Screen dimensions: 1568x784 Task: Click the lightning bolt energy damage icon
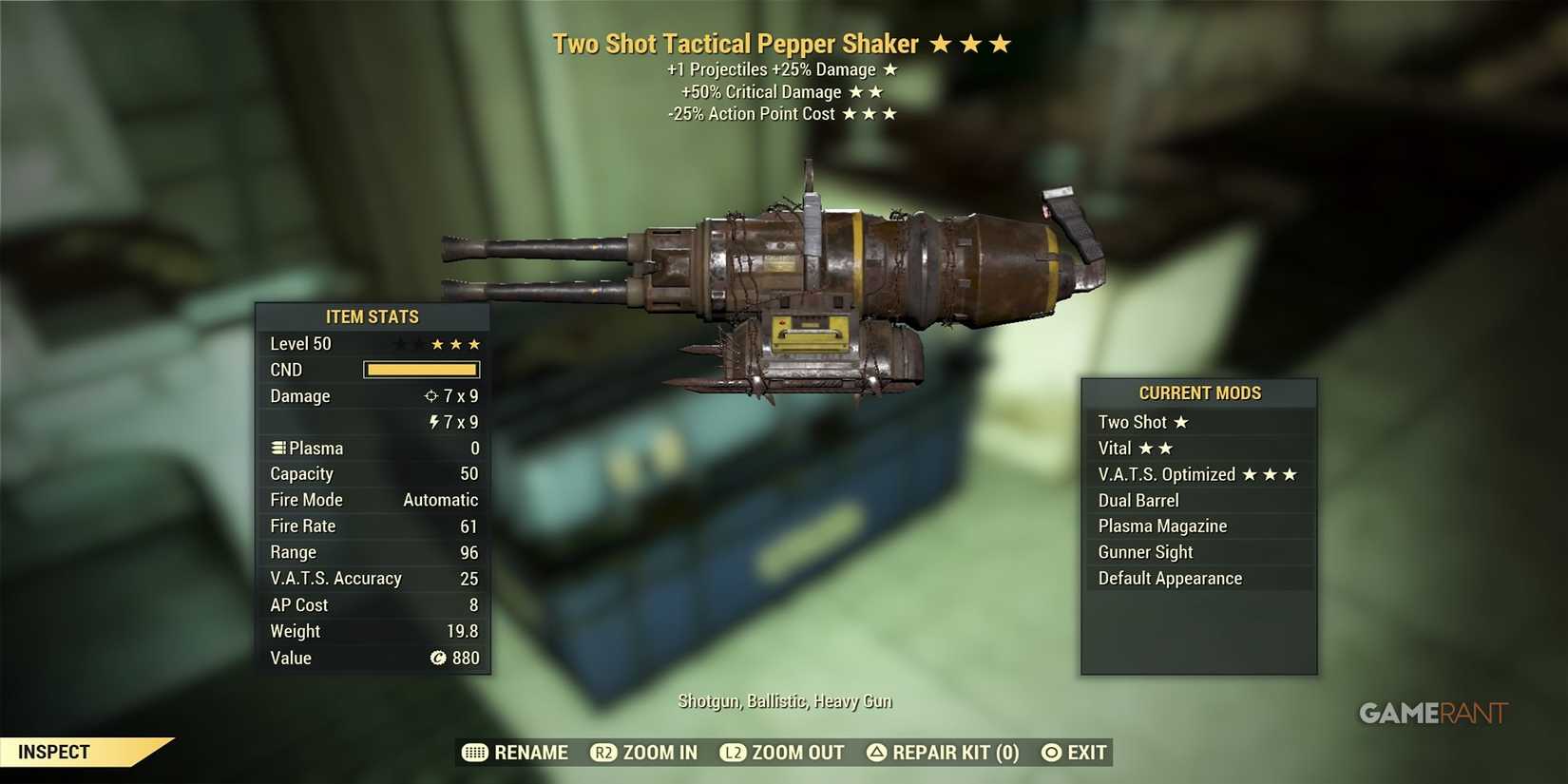pos(434,422)
